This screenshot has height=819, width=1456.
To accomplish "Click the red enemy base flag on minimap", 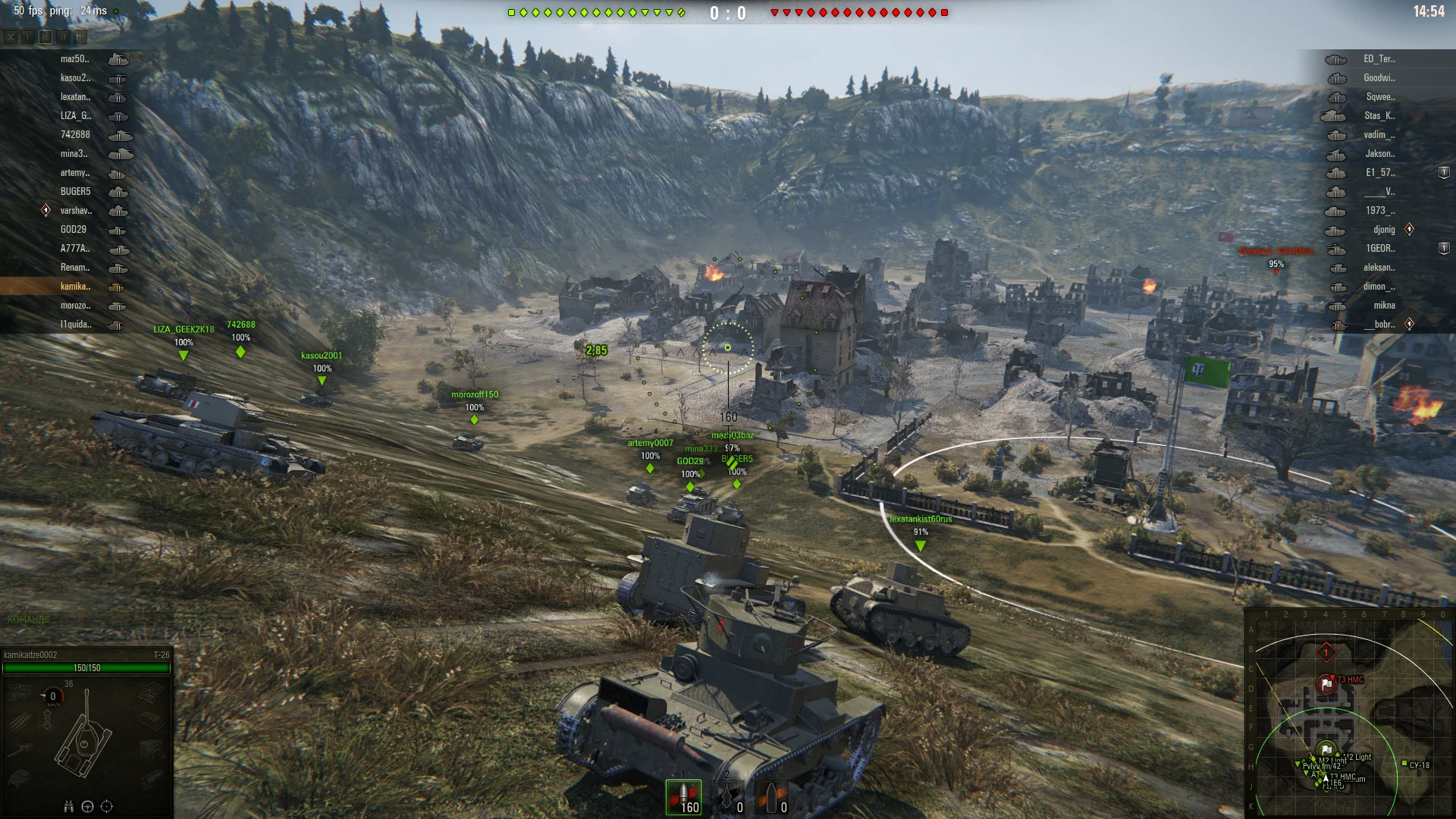I will coord(1326,684).
